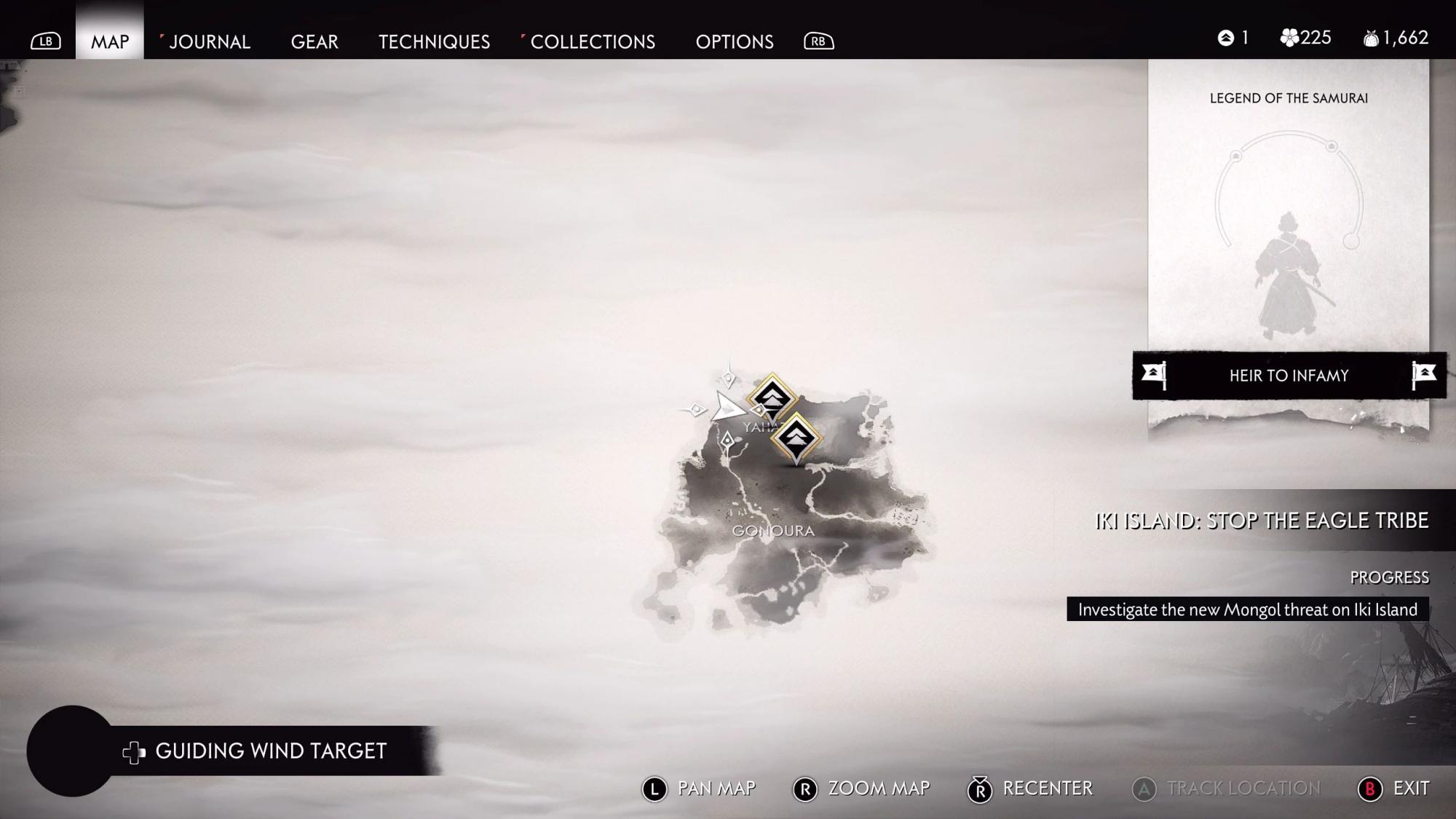The height and width of the screenshot is (819, 1456).
Task: Select the Iki Island: Stop the Eagle Tribe quest
Action: [1261, 521]
